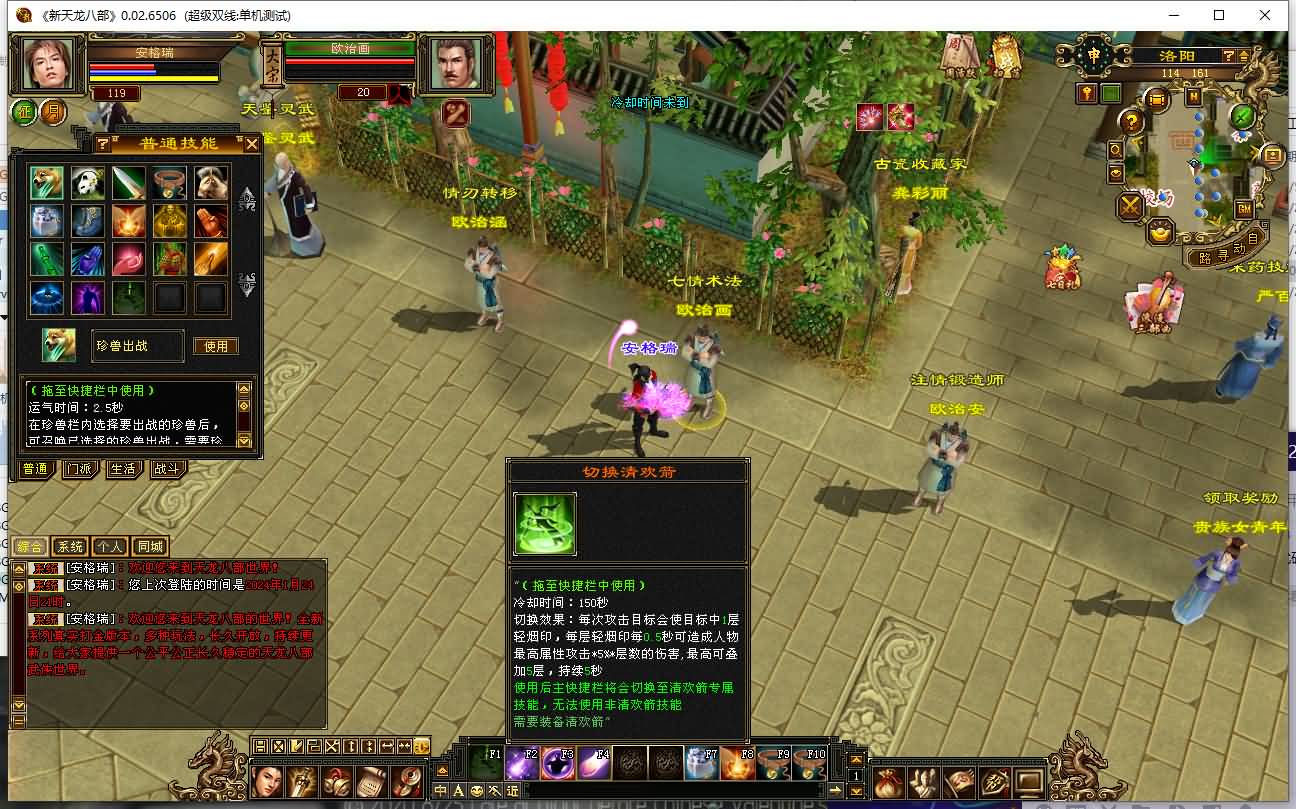Close the 普通技能 skills panel
1296x809 pixels.
[252, 144]
